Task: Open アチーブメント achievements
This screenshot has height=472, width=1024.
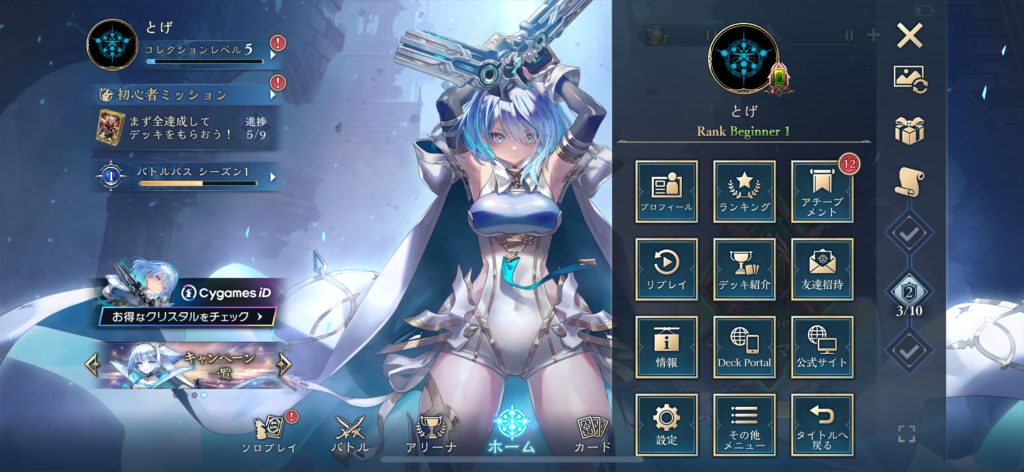Action: (x=822, y=191)
